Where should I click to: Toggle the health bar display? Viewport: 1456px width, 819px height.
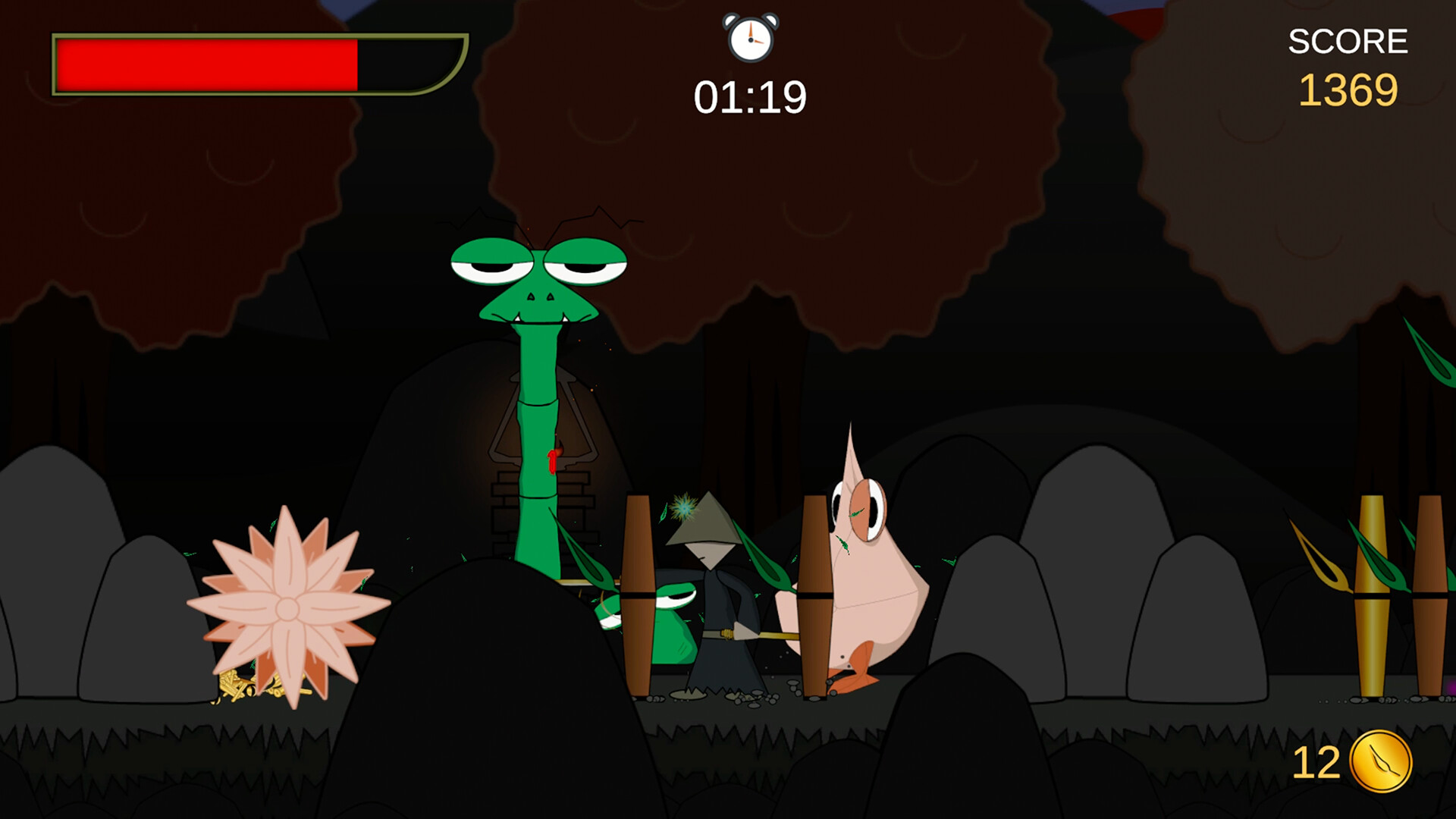(258, 64)
